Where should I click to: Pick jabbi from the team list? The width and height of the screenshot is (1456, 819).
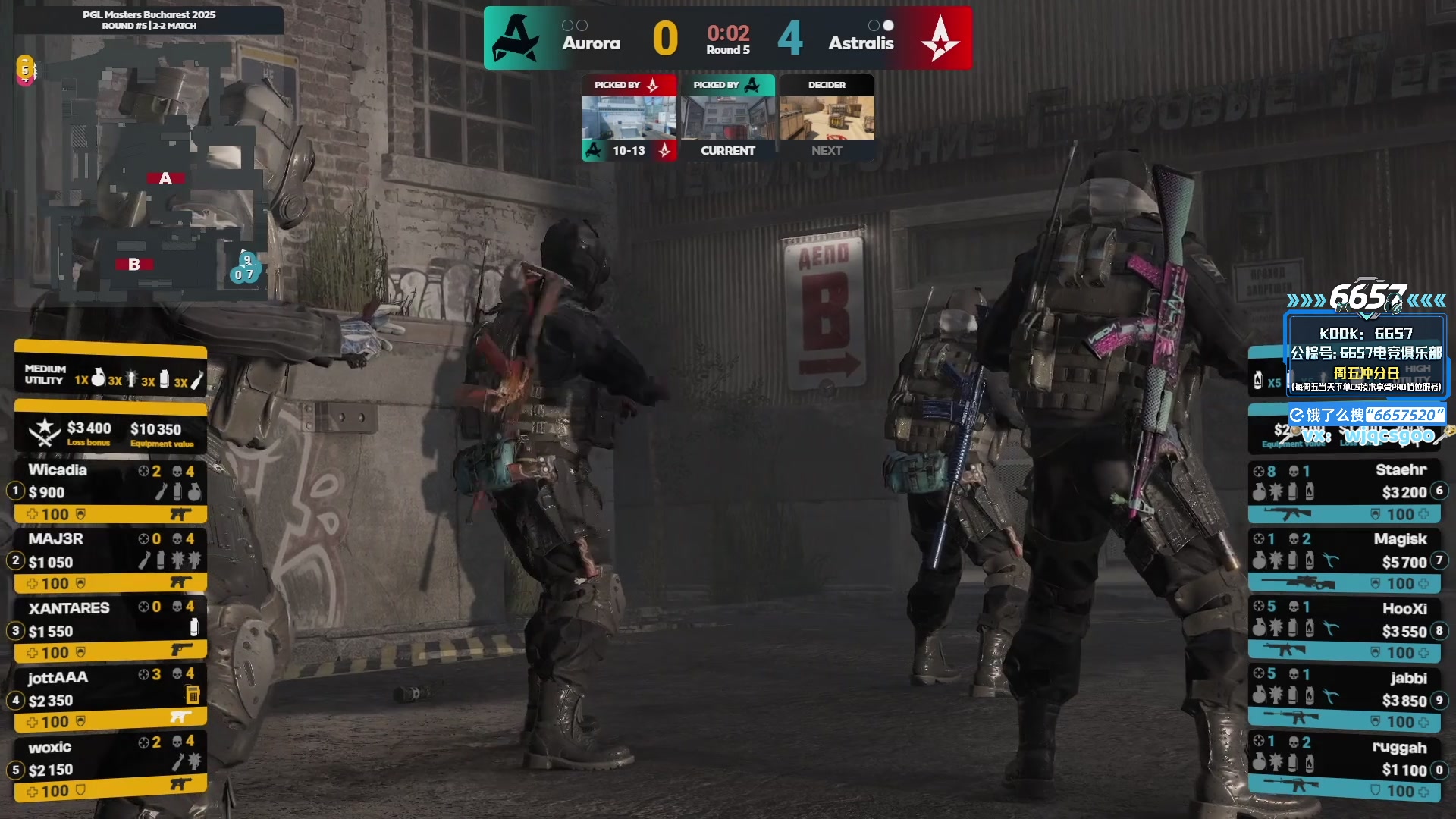[1346, 698]
